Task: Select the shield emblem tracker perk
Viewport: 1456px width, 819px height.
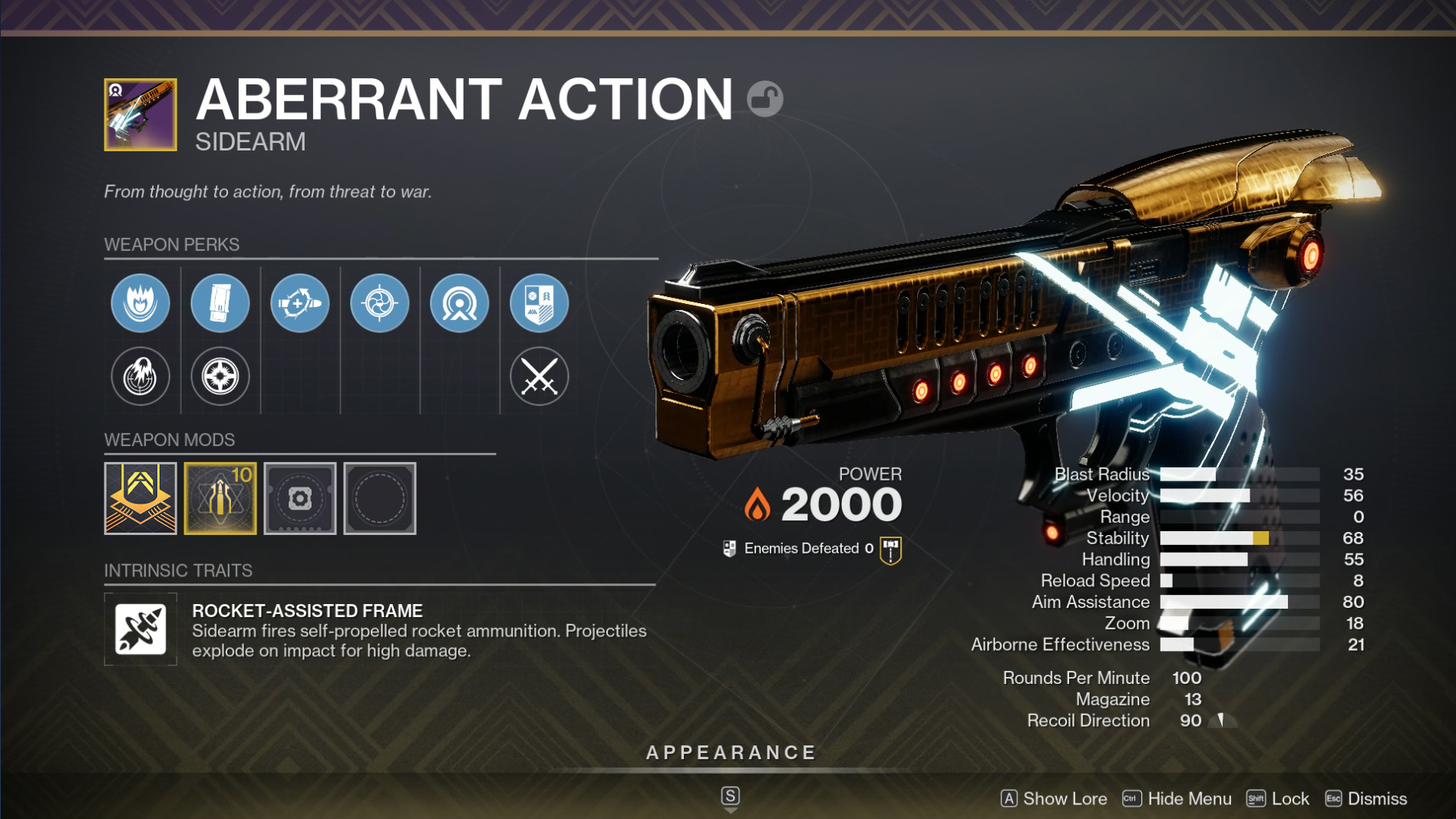Action: pos(540,303)
